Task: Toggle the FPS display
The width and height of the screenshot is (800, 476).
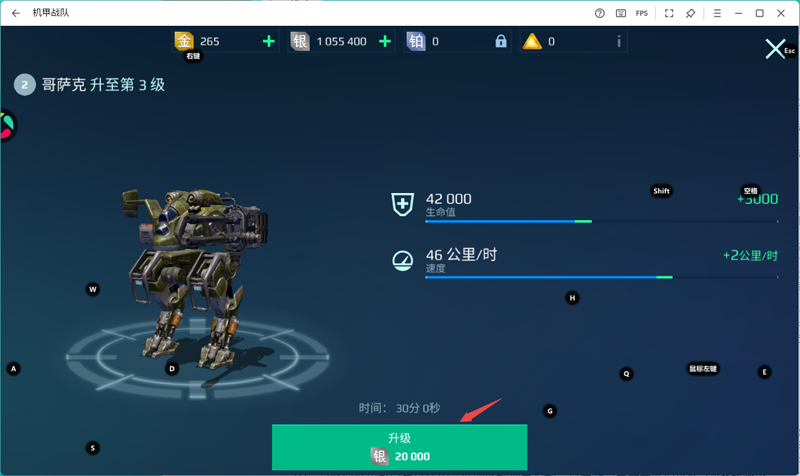Action: pos(642,13)
